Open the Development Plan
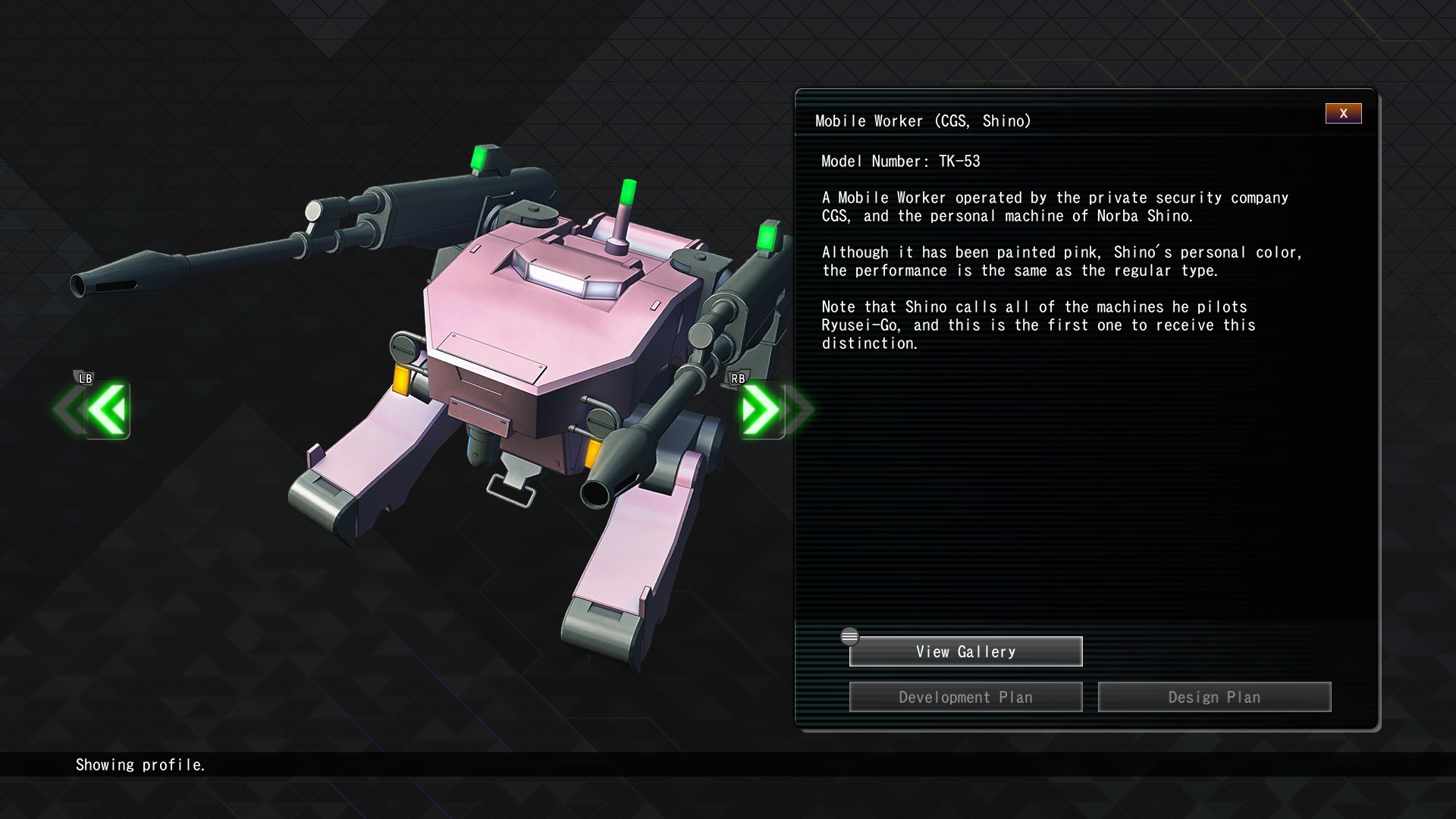Viewport: 1456px width, 819px height. point(965,697)
